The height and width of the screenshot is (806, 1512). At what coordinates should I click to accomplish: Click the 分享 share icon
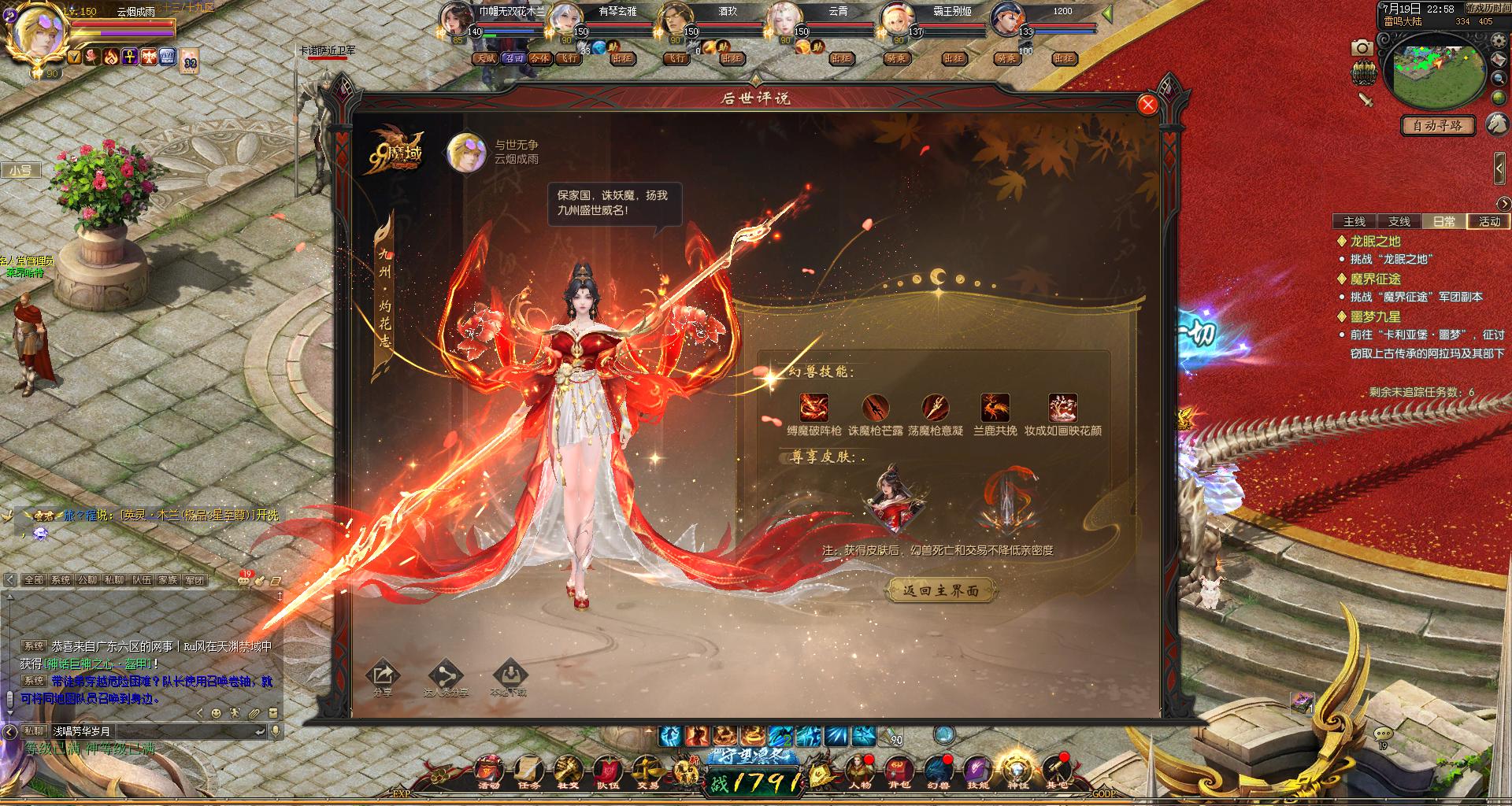(x=383, y=675)
